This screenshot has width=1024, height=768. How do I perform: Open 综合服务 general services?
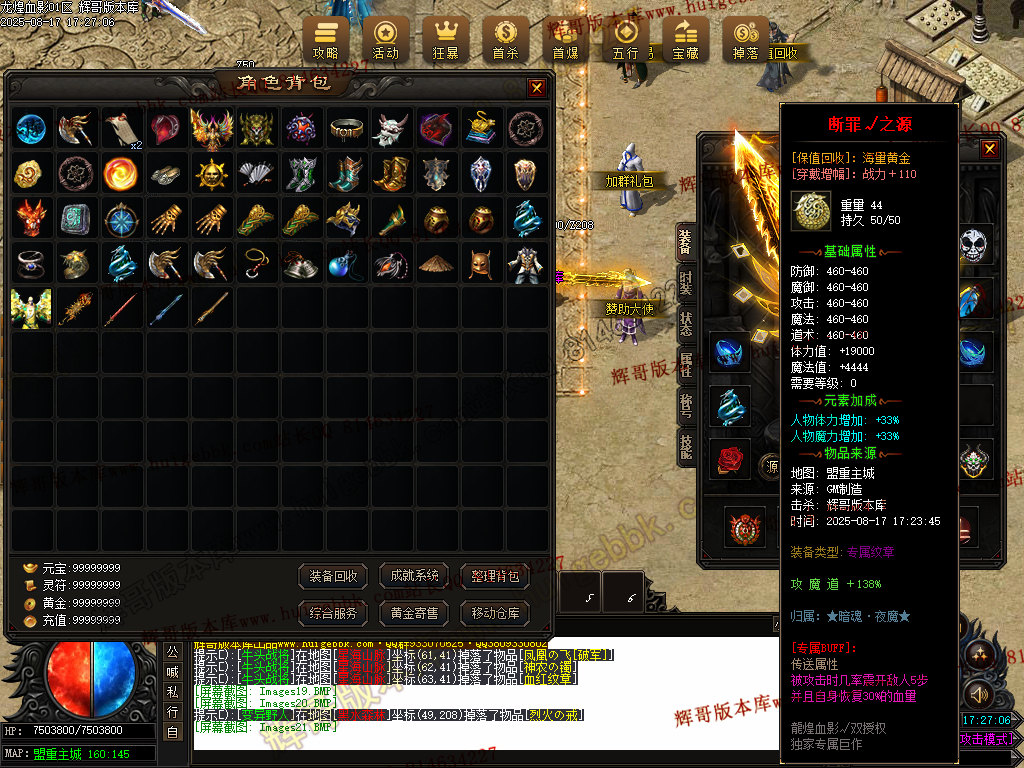(334, 613)
